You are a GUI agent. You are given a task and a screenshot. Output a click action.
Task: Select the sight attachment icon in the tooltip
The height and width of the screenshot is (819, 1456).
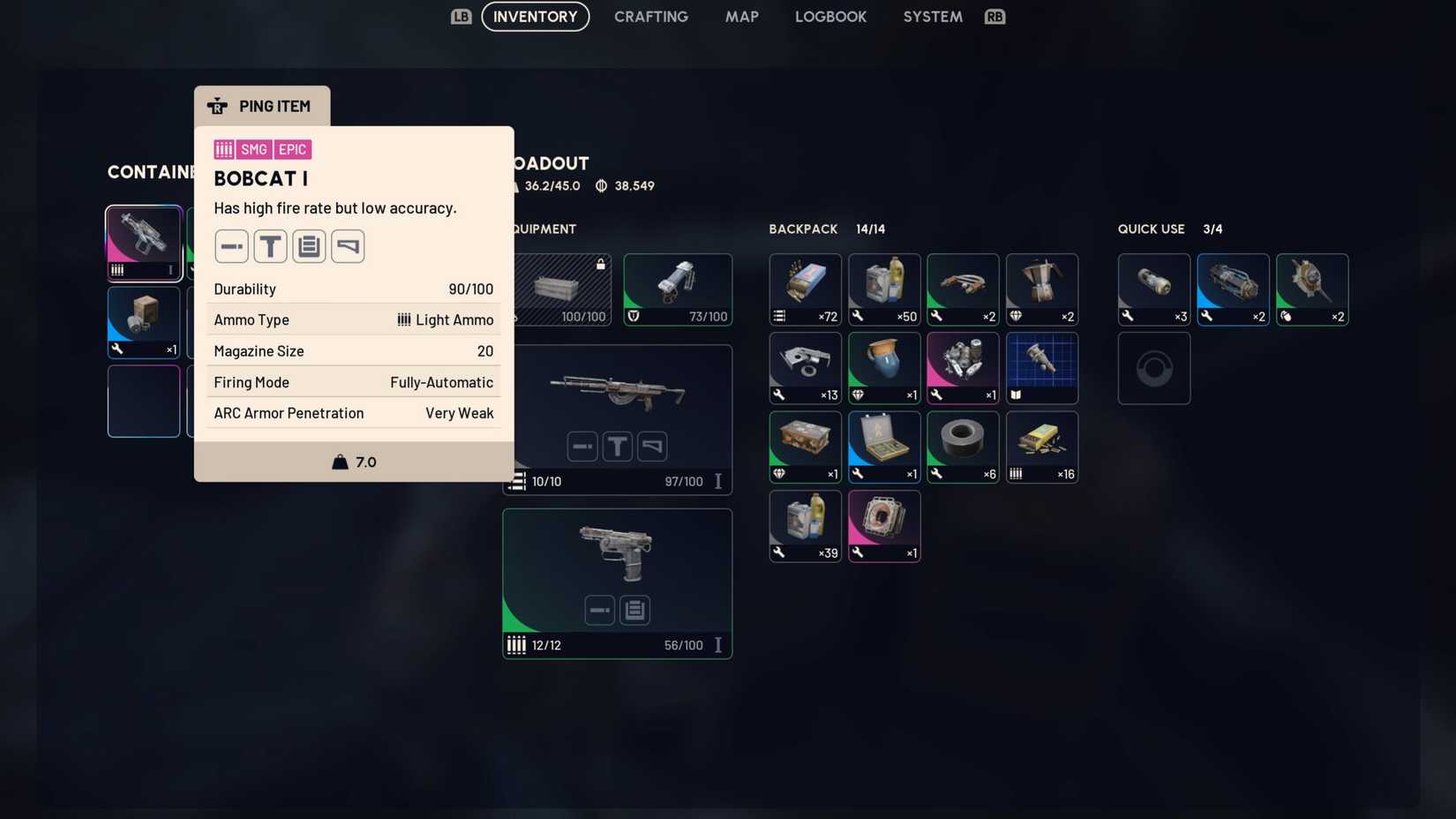click(x=270, y=246)
